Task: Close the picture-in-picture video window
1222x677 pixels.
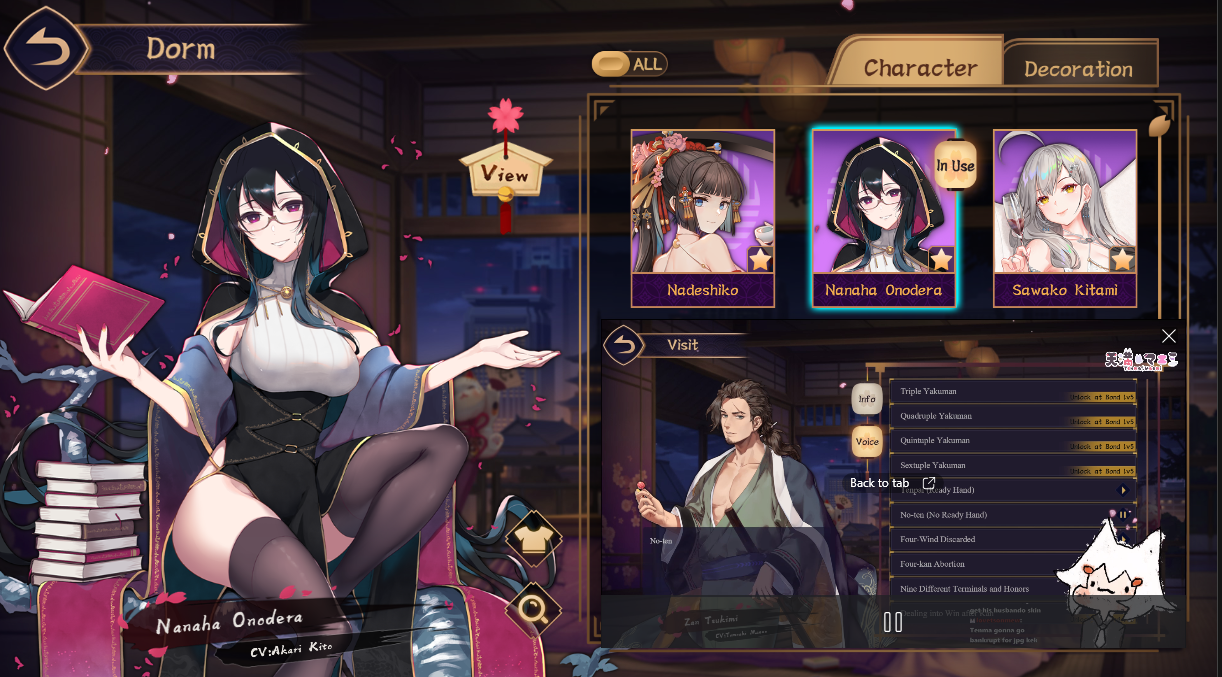Action: click(x=1168, y=336)
